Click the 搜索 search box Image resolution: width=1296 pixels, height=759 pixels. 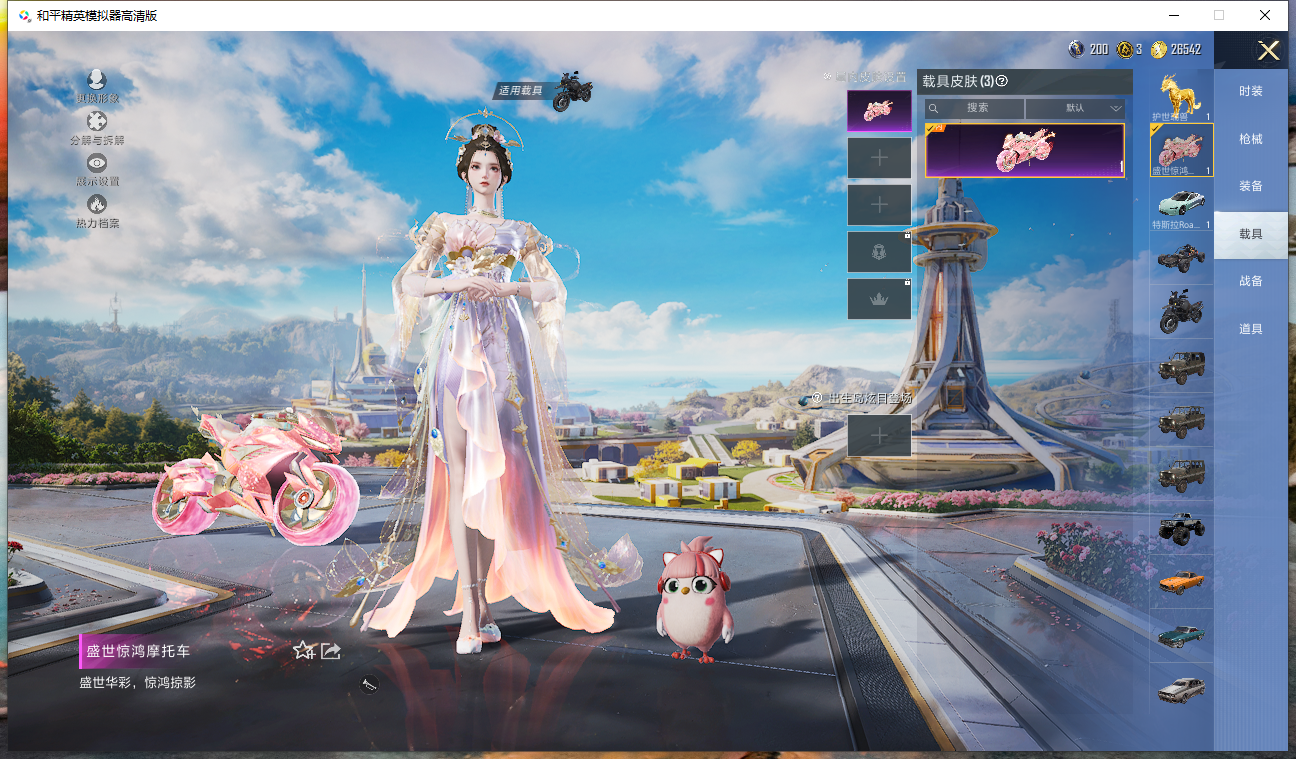click(x=975, y=108)
